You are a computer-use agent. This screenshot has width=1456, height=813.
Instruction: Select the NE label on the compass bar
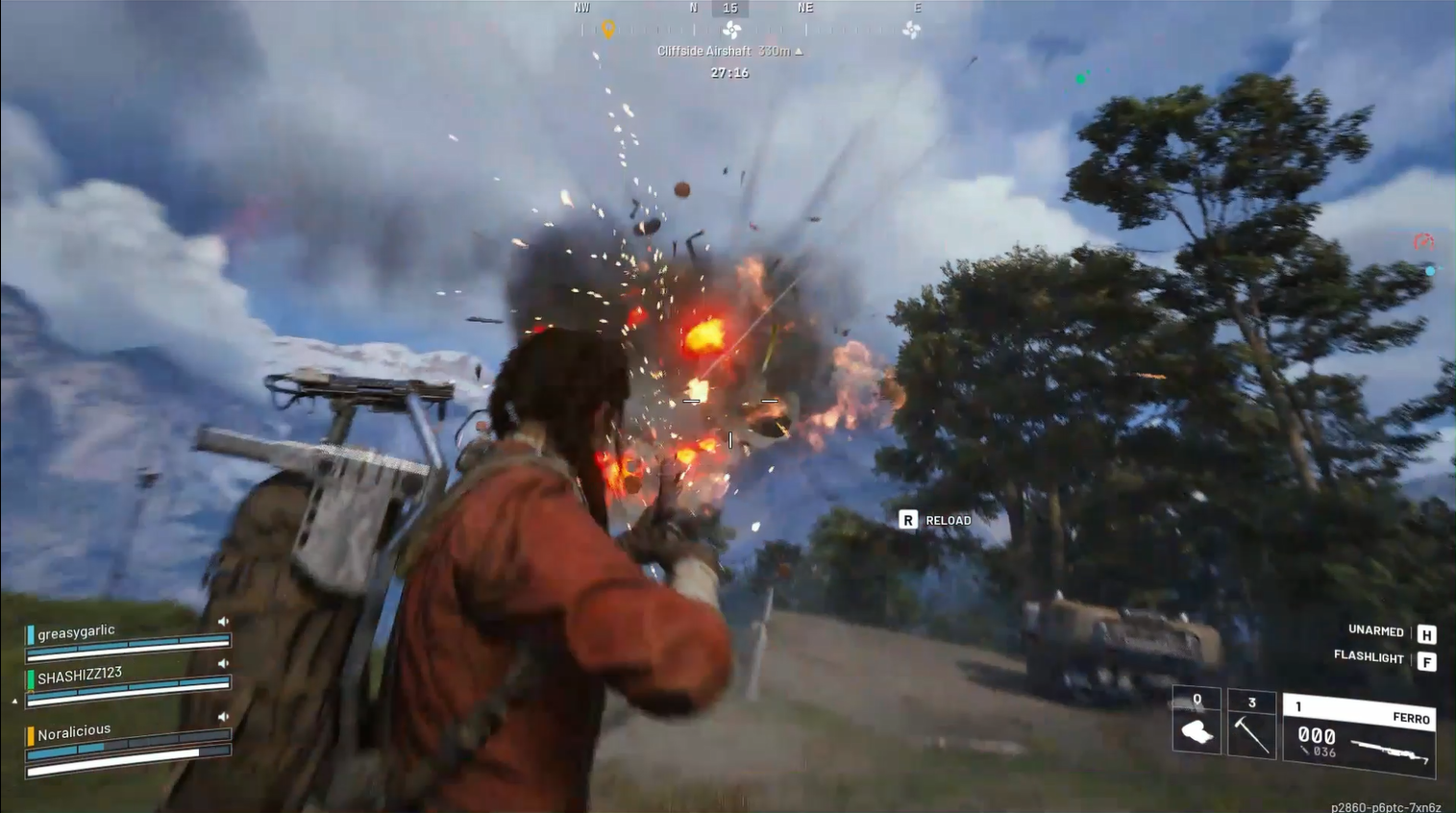pos(805,8)
